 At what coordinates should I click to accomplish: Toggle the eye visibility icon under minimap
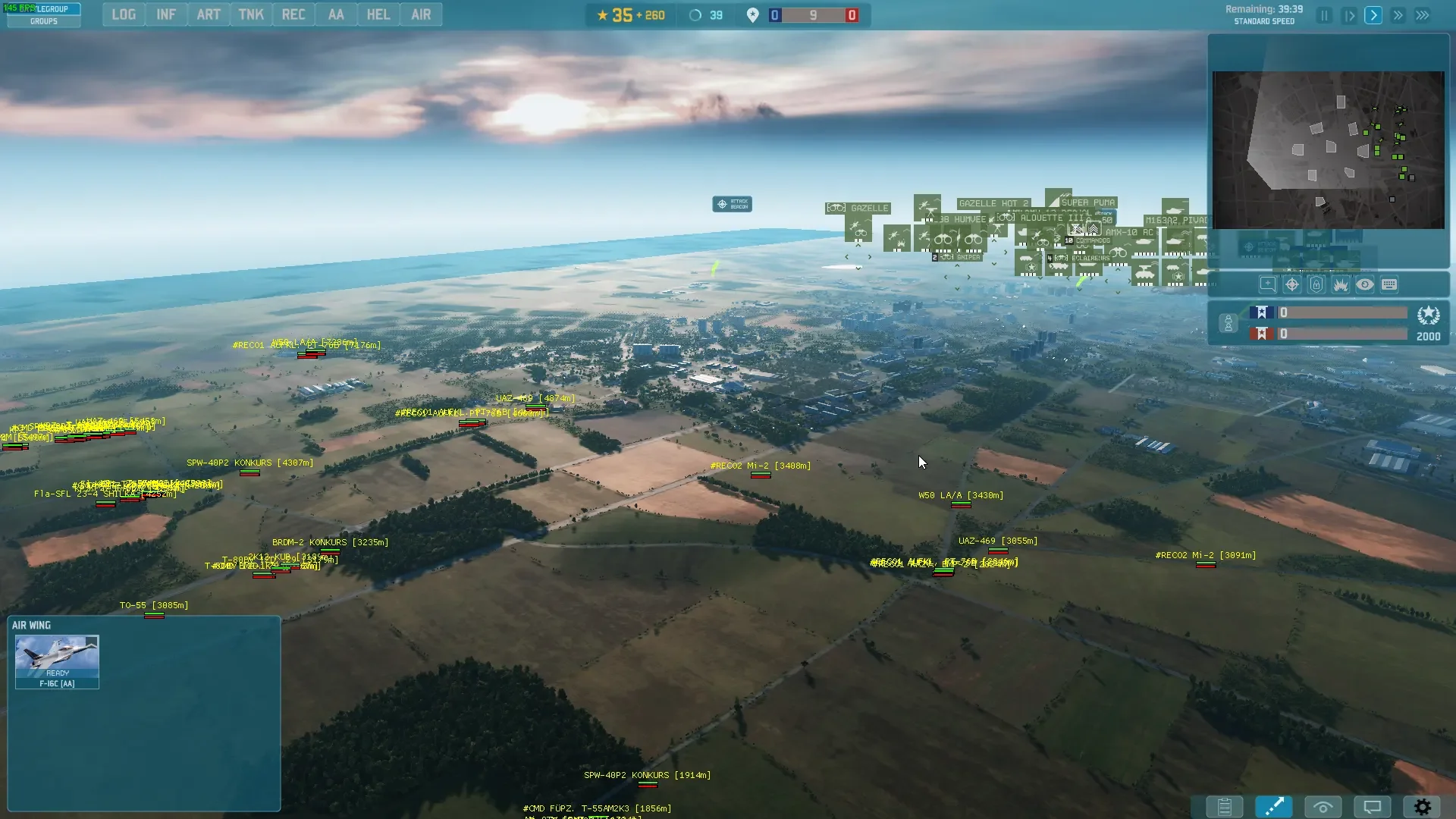point(1365,284)
